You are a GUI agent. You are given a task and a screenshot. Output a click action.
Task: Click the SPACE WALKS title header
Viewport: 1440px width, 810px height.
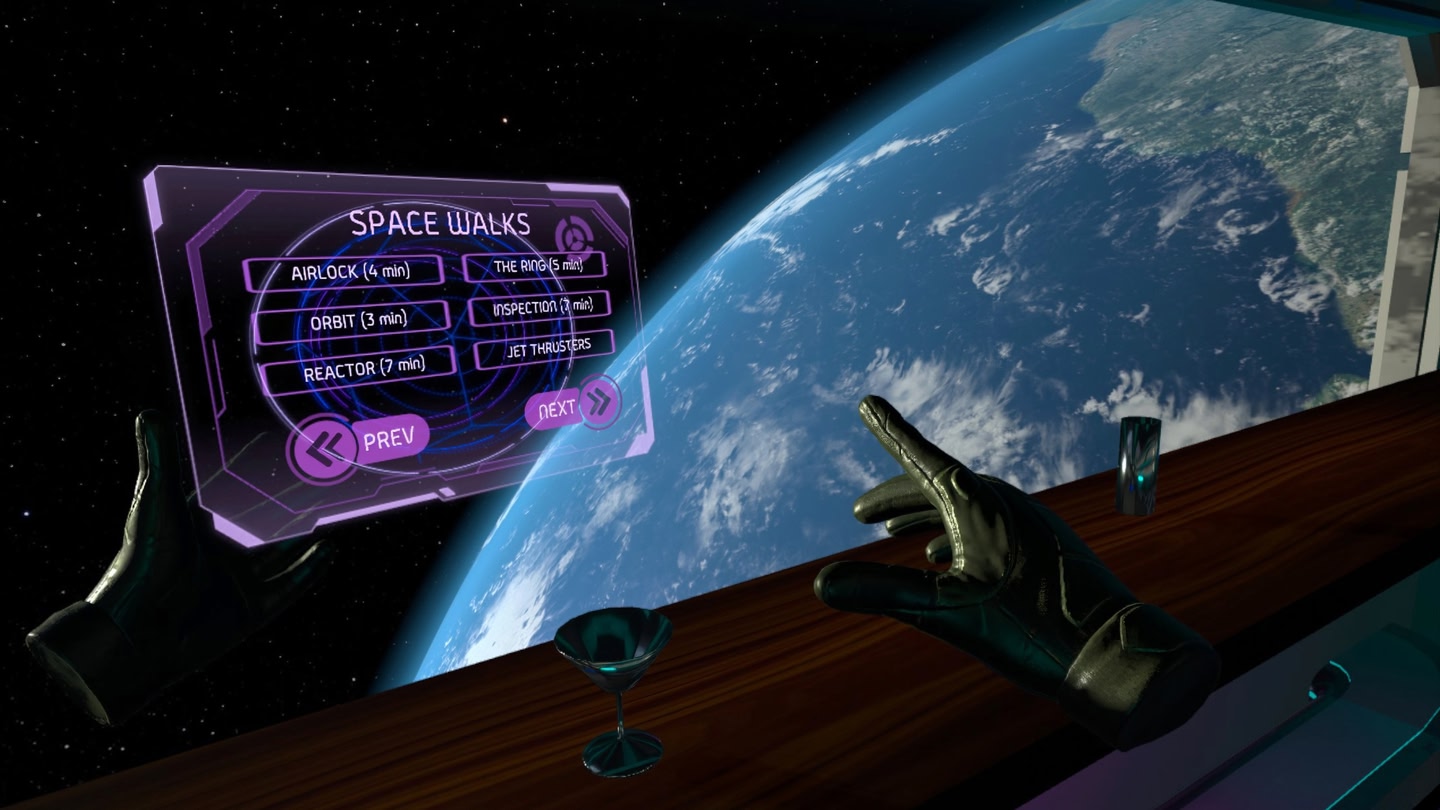click(440, 222)
